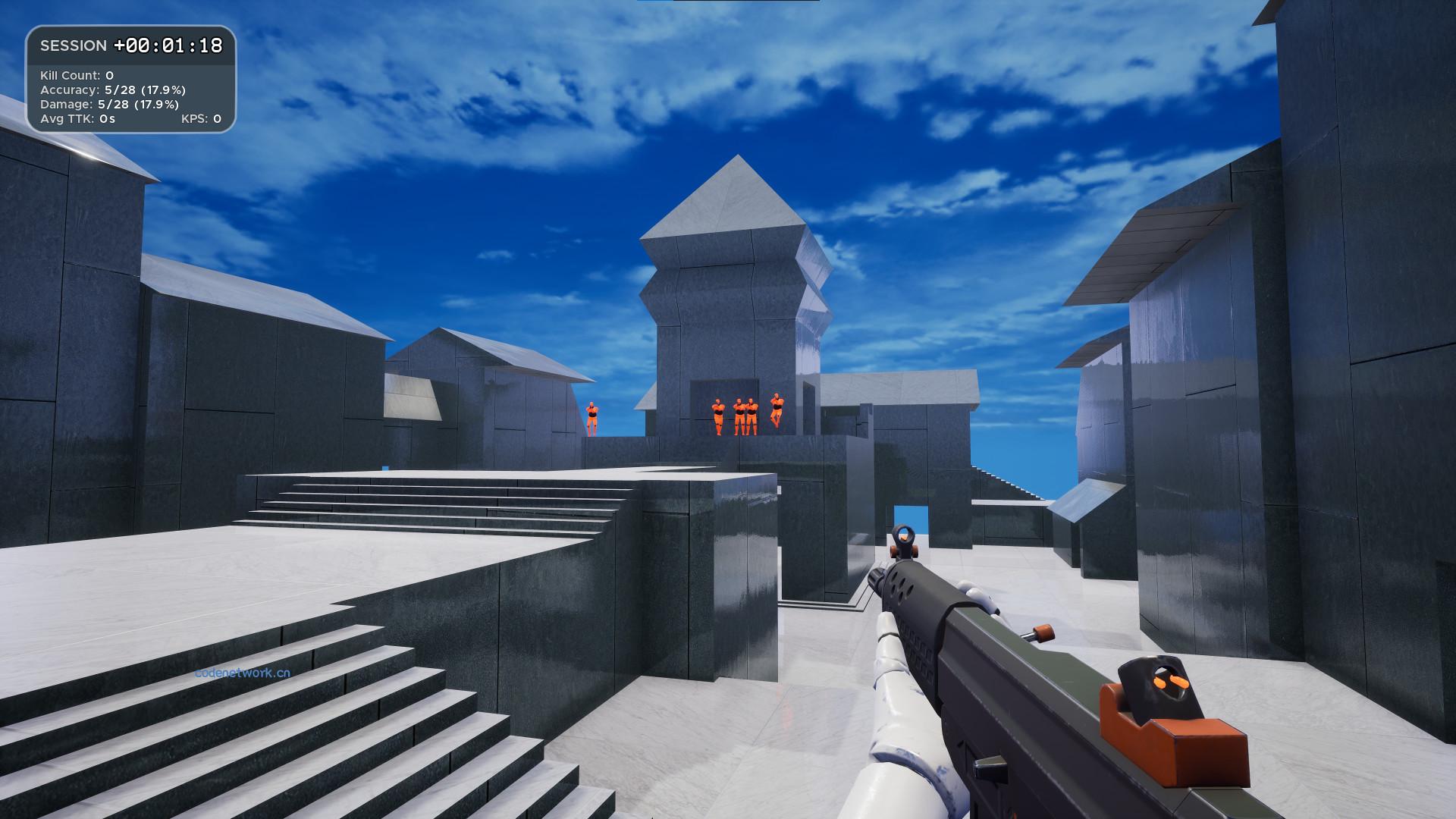The height and width of the screenshot is (819, 1456).
Task: Click the middle bot of the three grouped targets
Action: pos(739,416)
